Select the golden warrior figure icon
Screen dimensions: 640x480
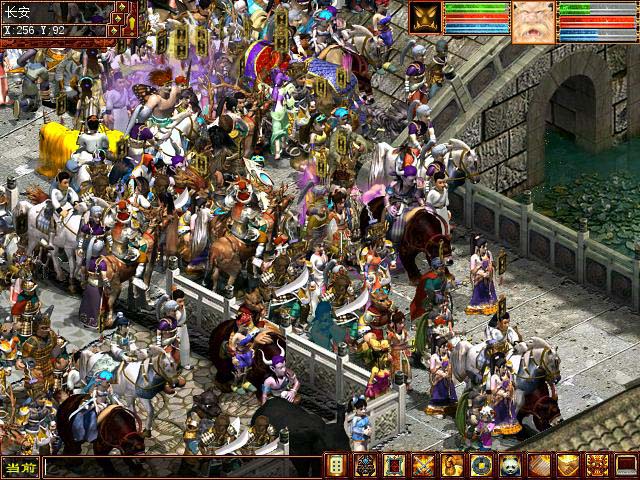[x=453, y=465]
